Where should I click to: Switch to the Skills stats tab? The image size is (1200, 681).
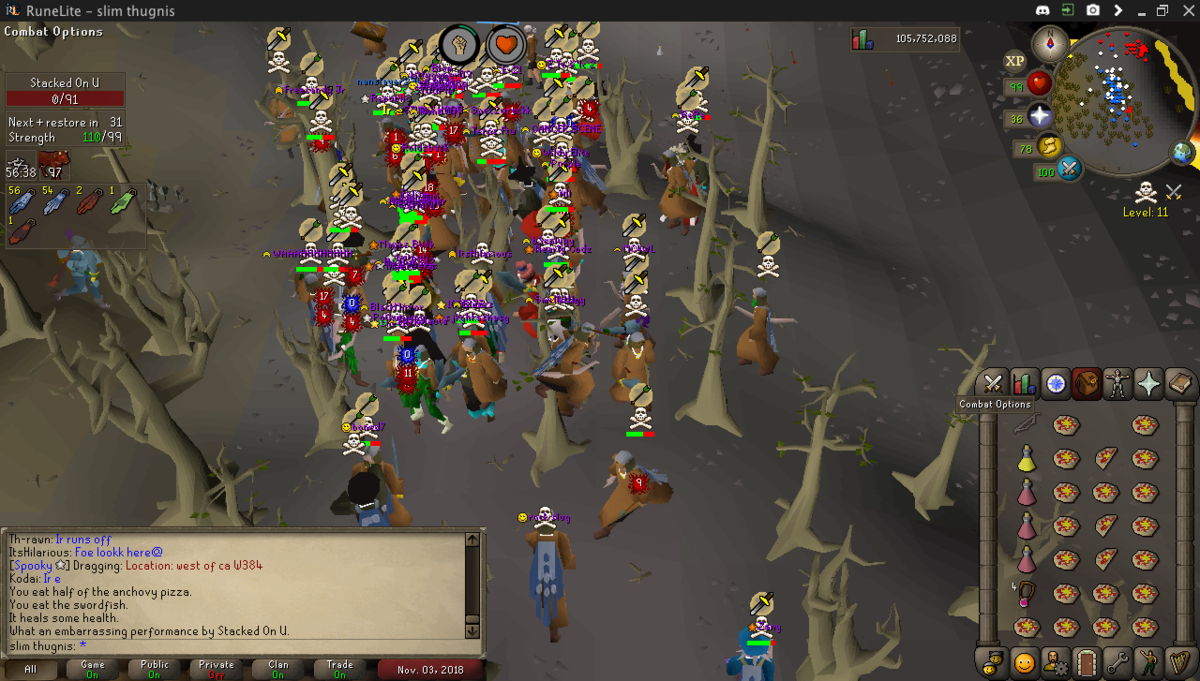point(1023,384)
